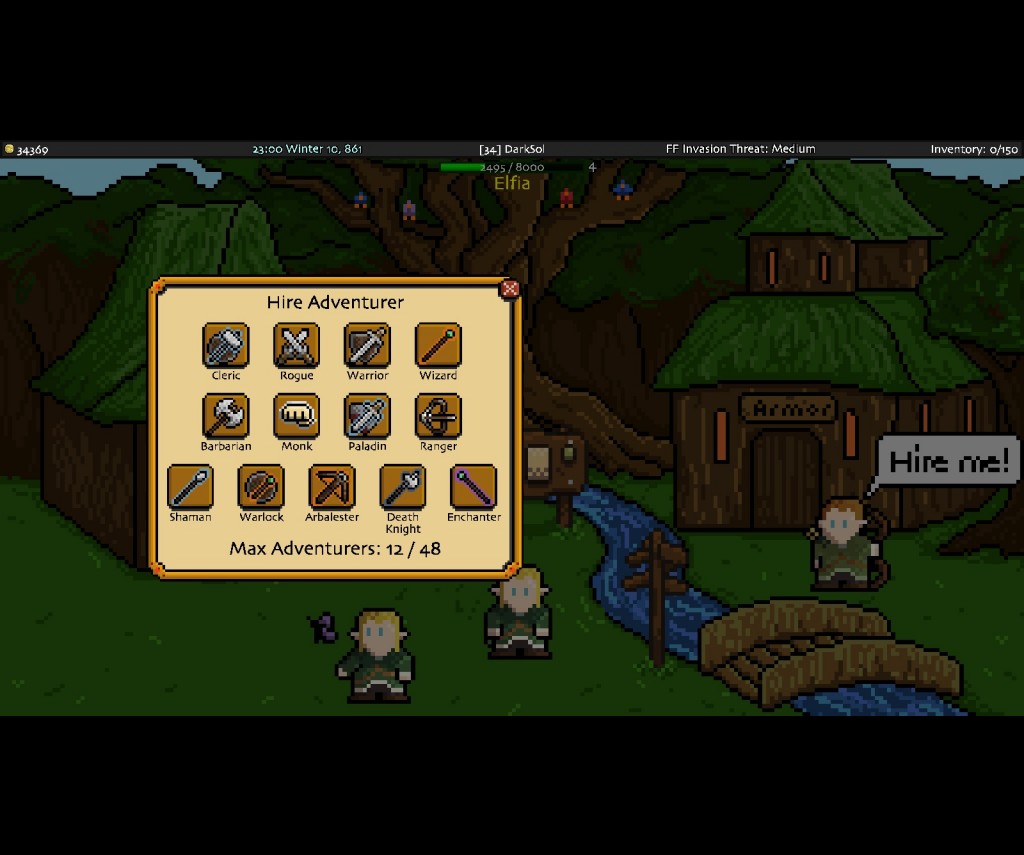Hire a Cleric adventurer
Viewport: 1024px width, 855px height.
tap(226, 346)
